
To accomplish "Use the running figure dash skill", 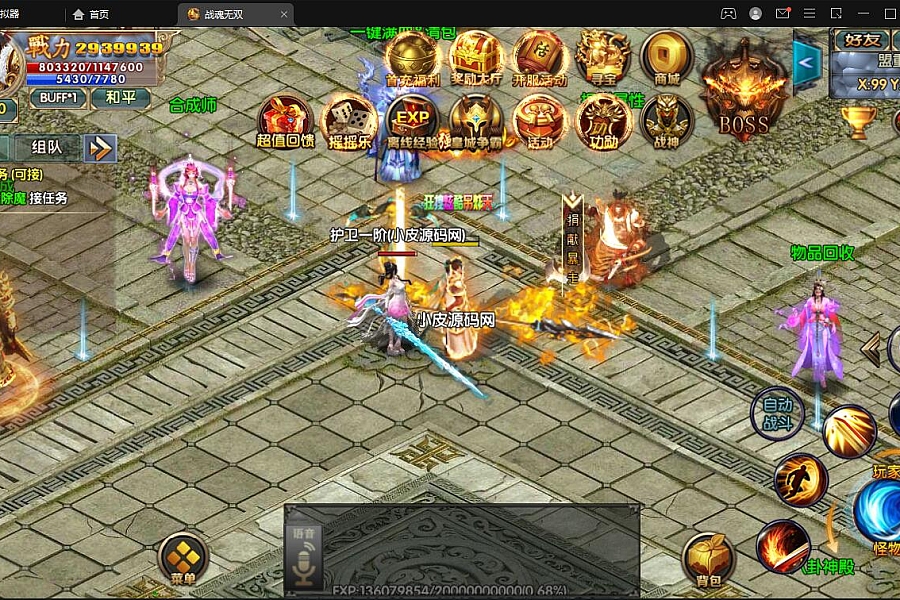I will coord(800,479).
